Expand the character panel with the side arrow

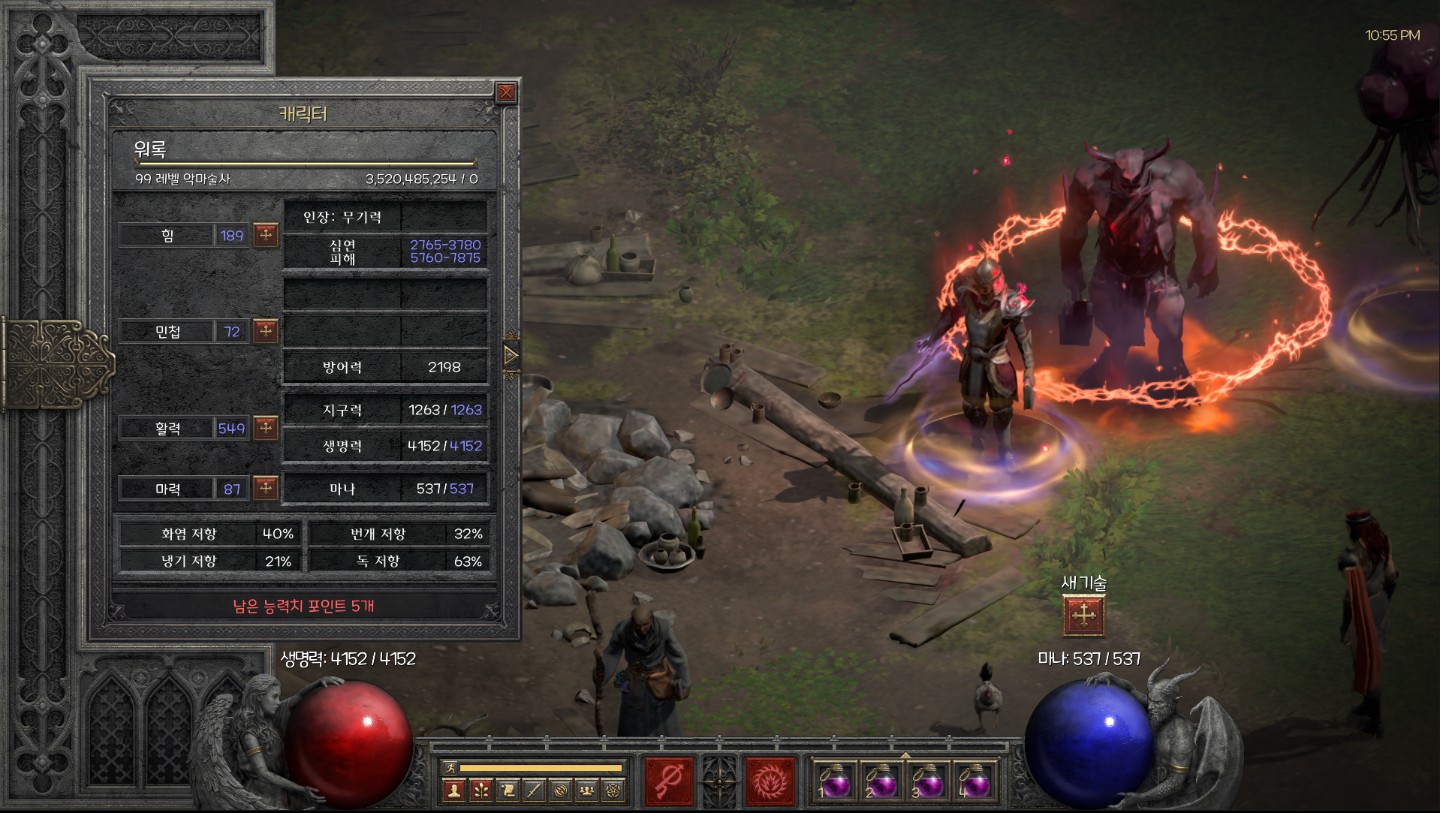(511, 355)
